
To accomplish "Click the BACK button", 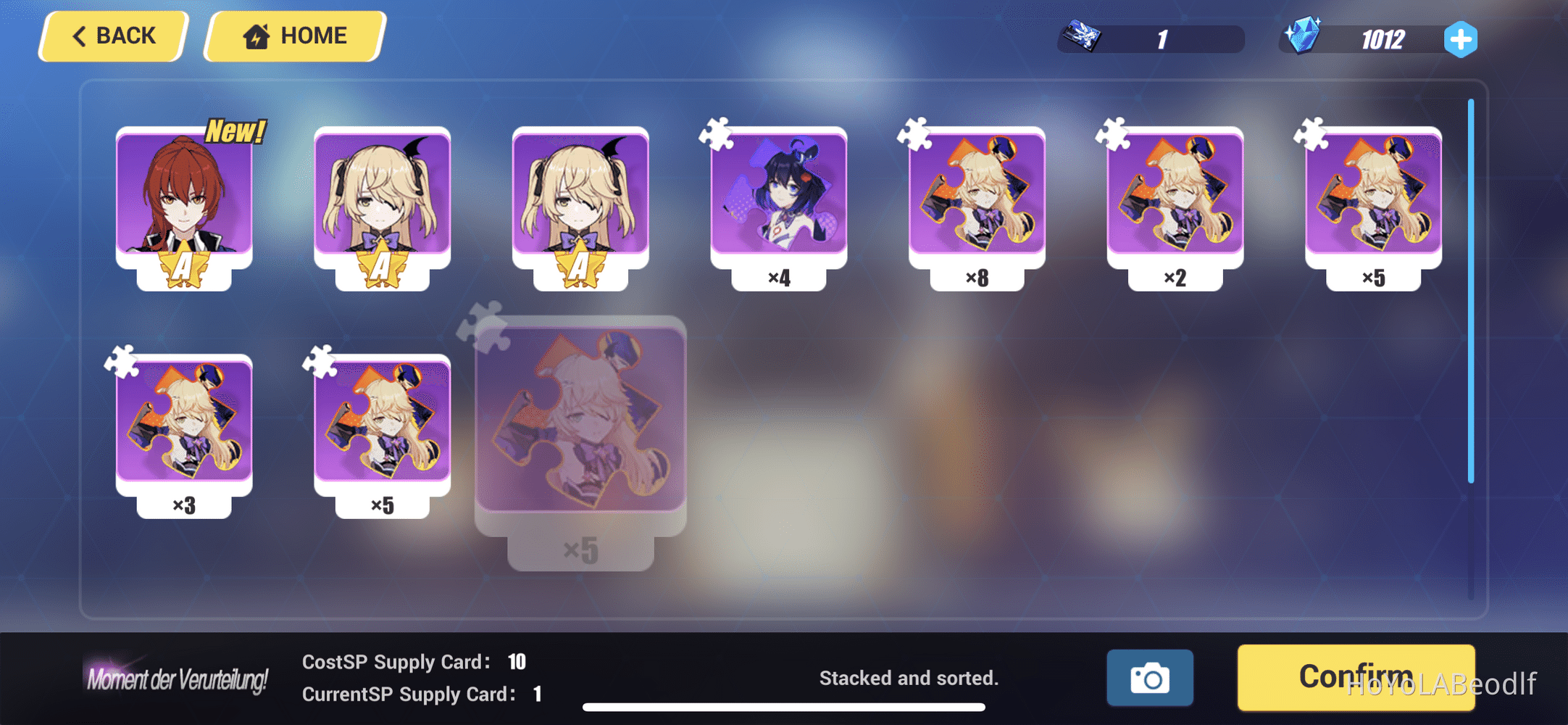I will 112,35.
